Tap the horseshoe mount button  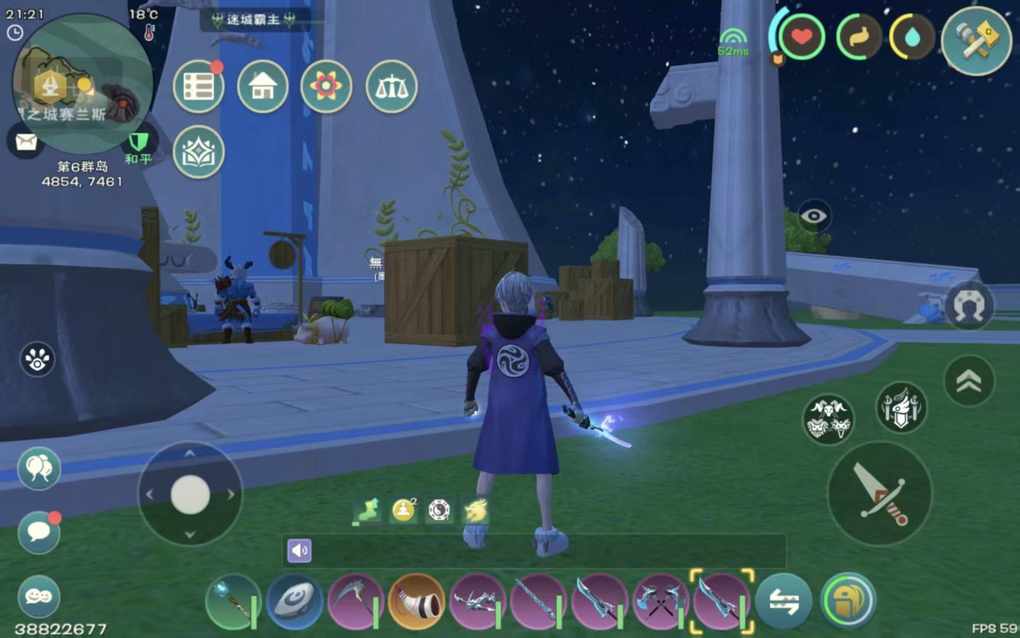968,305
